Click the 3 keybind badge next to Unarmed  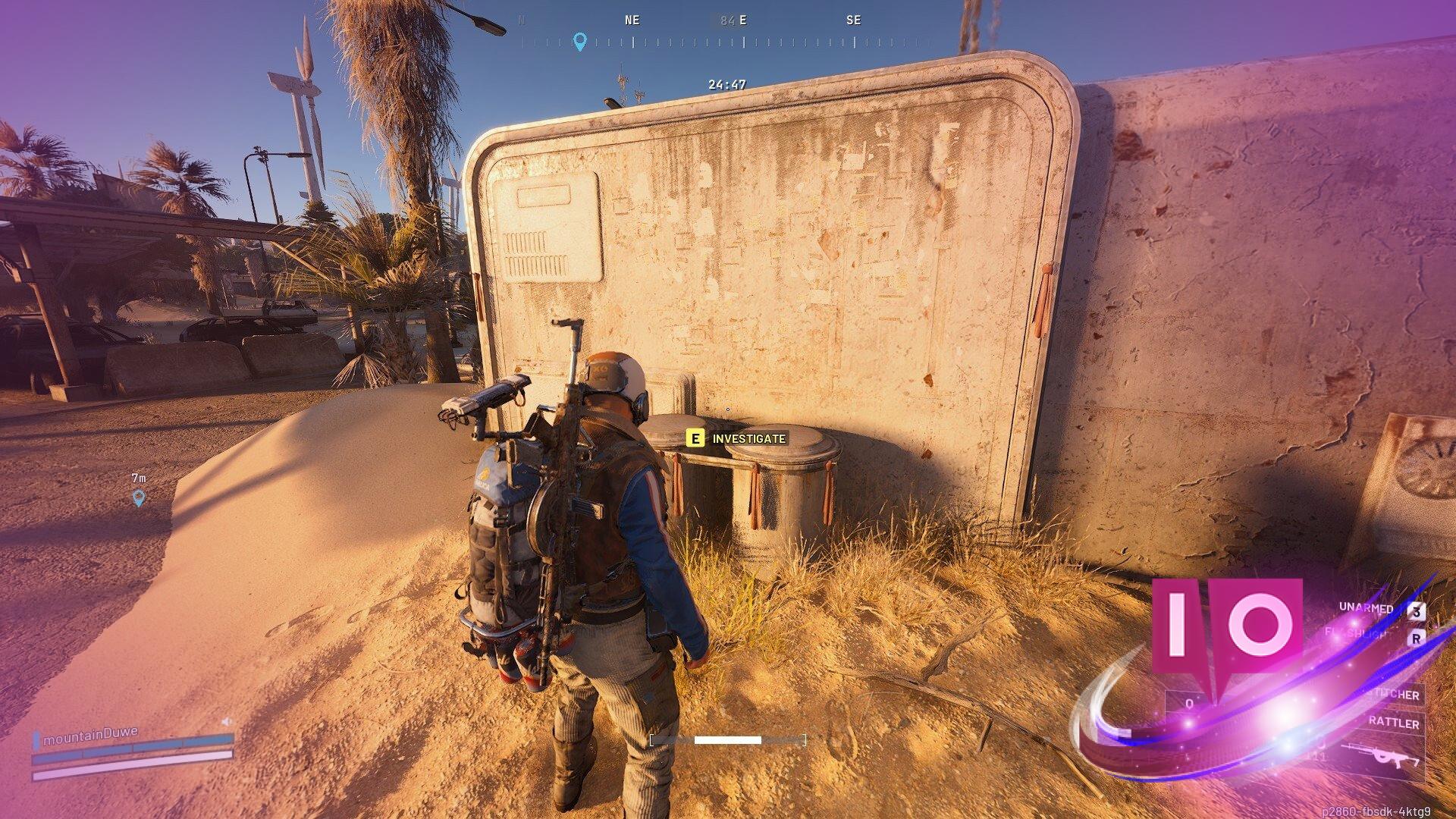[1417, 610]
